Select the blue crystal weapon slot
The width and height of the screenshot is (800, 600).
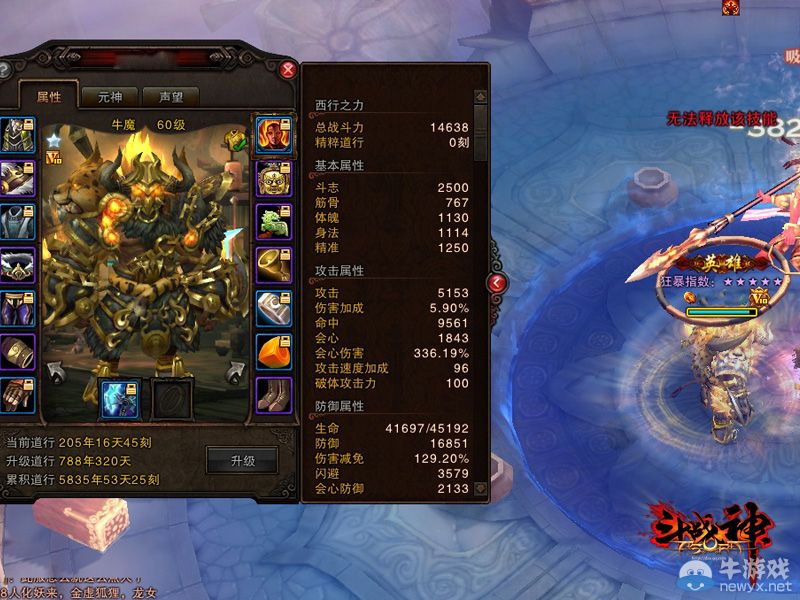coord(119,398)
